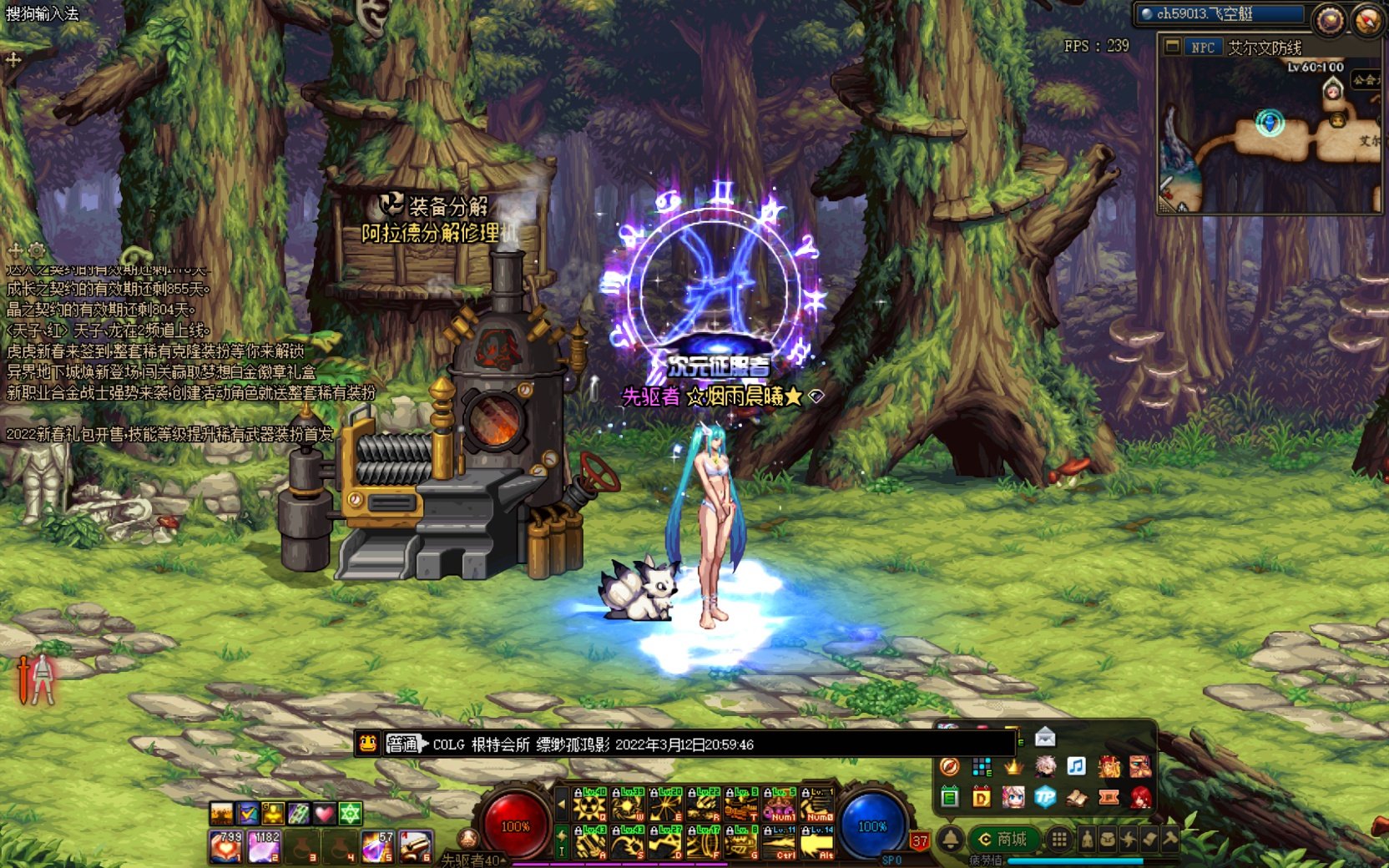This screenshot has width=1389, height=868.
Task: Open the ch59013 飞空艇 channel selector
Action: 1220,14
